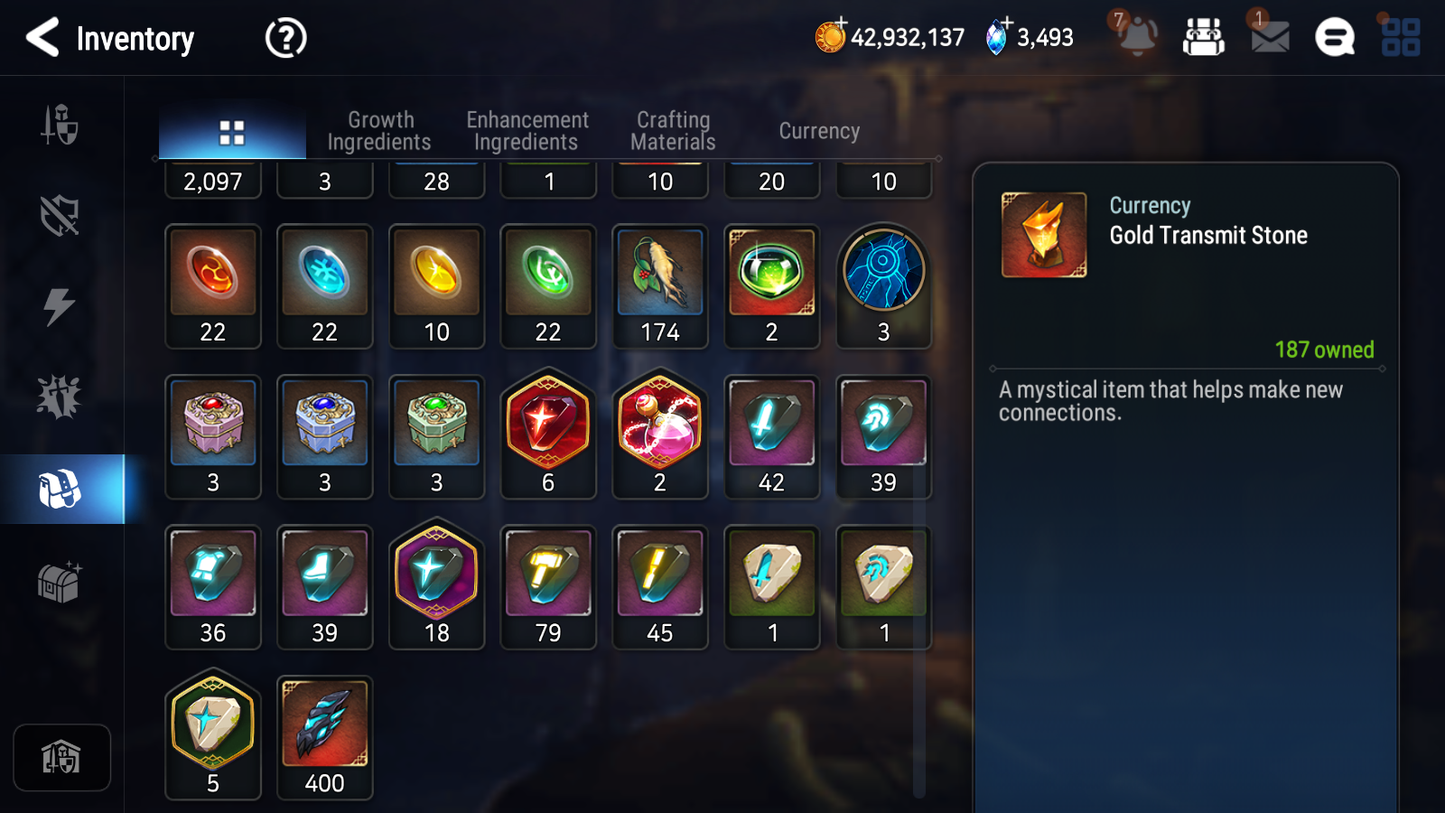Tap the back arrow to exit Inventory

tap(42, 38)
